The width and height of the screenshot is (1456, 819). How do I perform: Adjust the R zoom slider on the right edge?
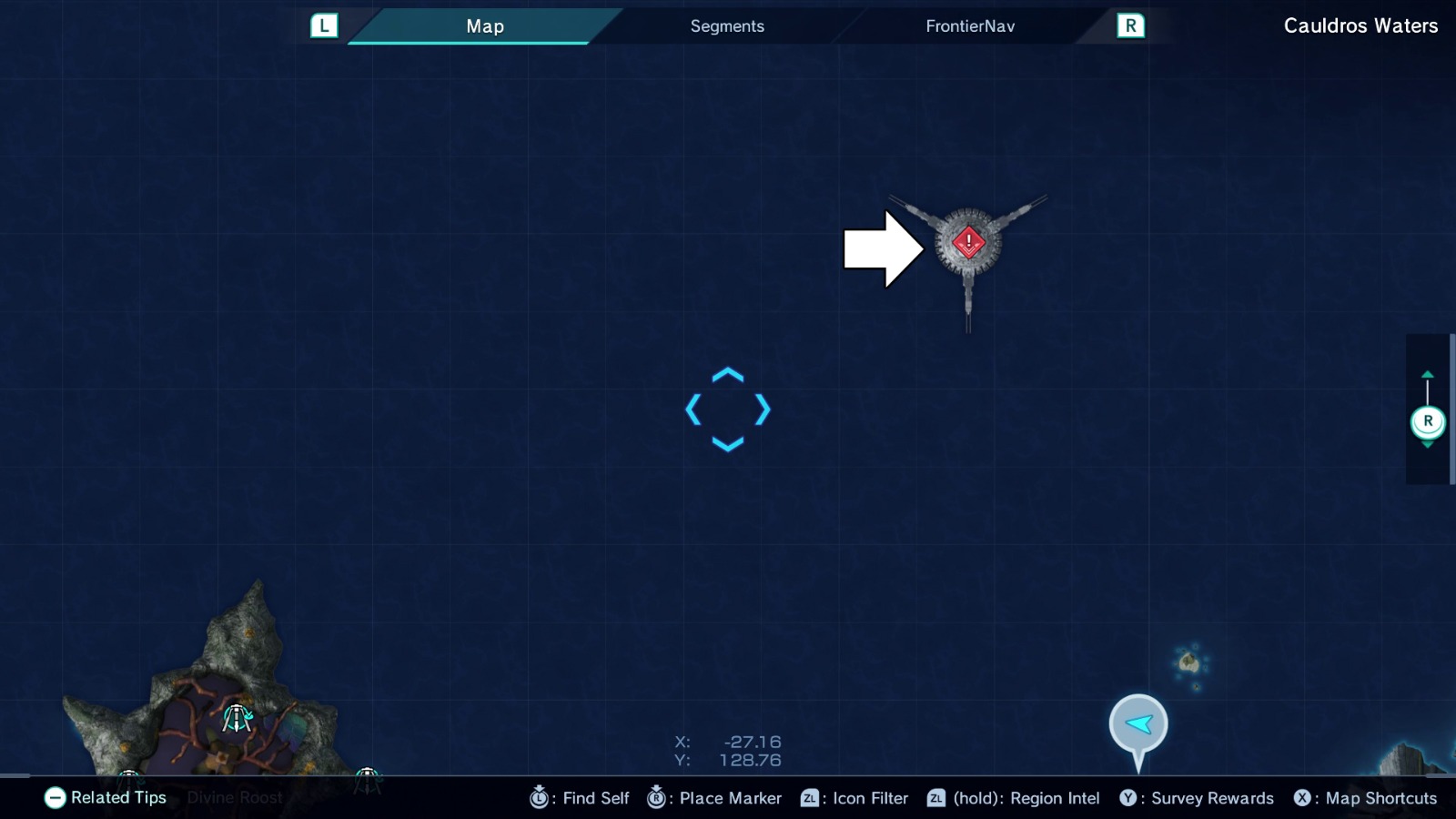[x=1428, y=420]
